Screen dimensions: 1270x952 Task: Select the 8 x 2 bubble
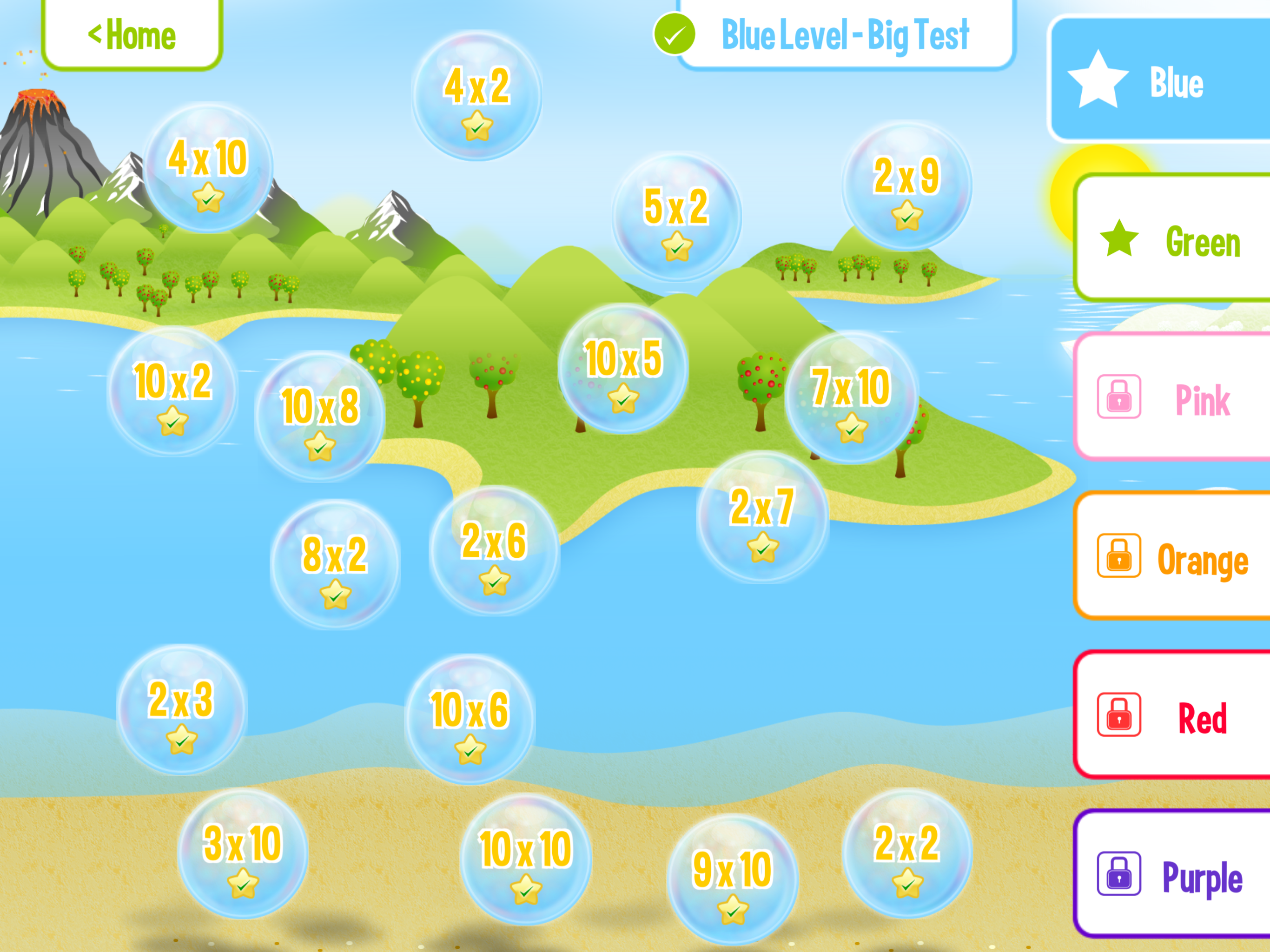[x=335, y=565]
